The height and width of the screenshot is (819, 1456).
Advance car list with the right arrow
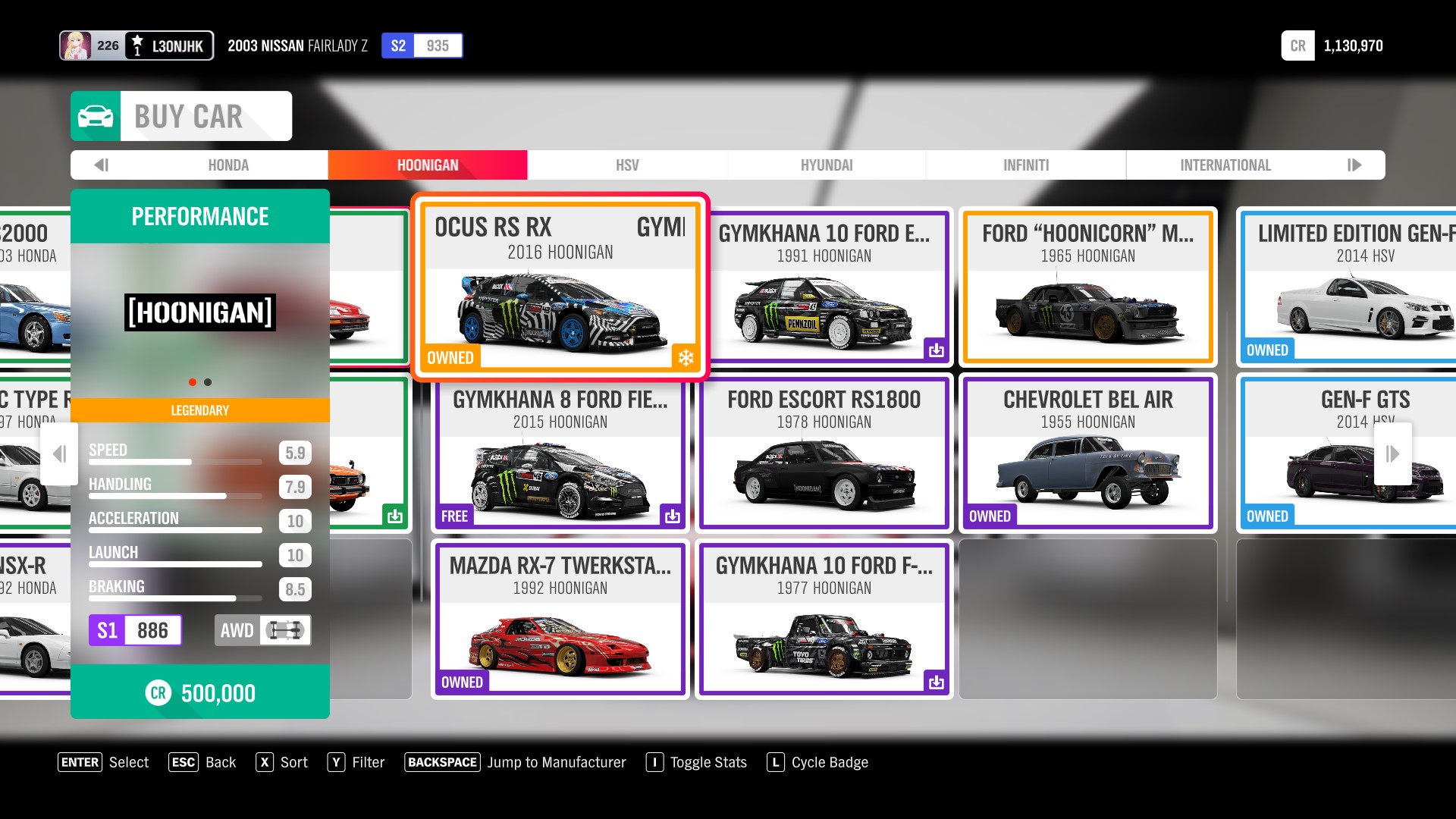[x=1392, y=453]
